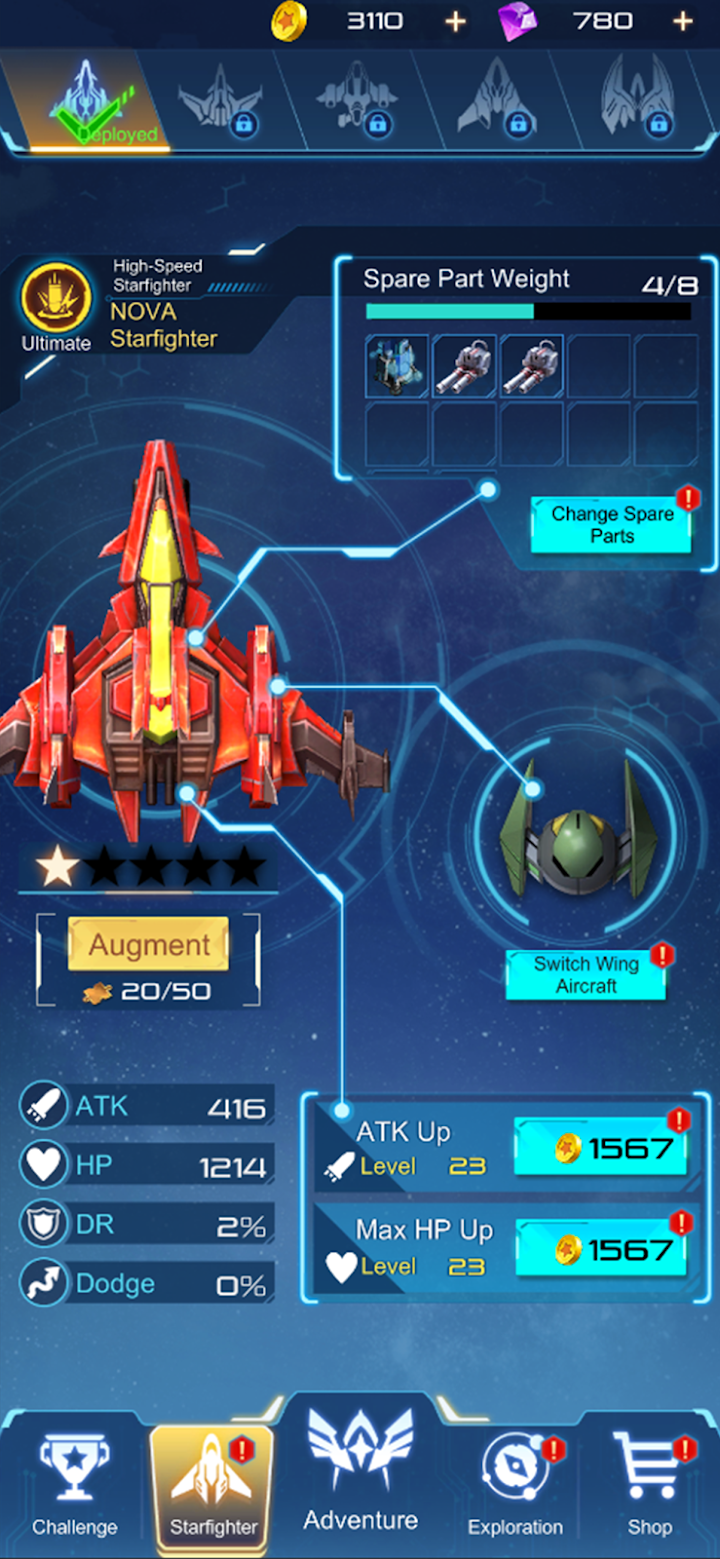720x1559 pixels.
Task: Select the blue generator spare part slot
Action: (x=397, y=366)
